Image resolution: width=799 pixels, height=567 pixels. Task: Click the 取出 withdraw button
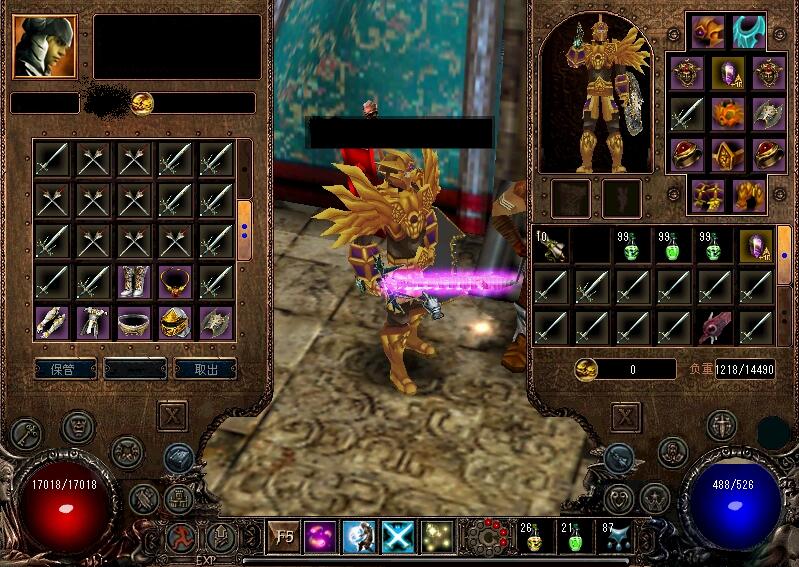pos(205,369)
